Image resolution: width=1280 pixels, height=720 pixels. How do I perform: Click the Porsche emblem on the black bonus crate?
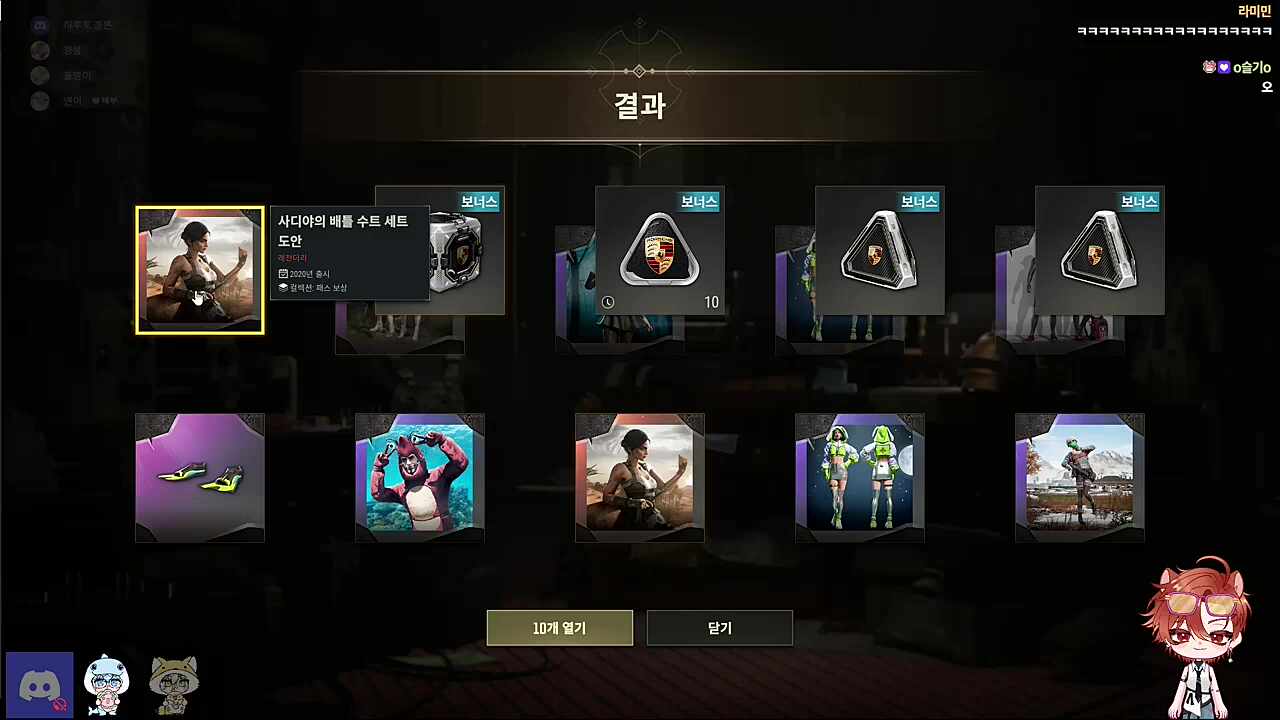(658, 252)
